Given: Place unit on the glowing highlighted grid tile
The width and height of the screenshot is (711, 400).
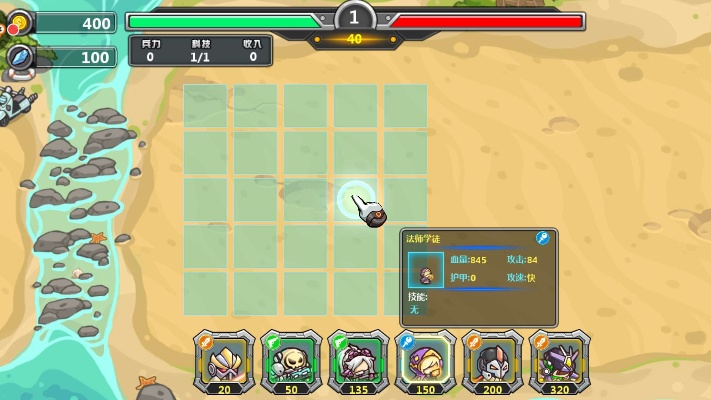Looking at the screenshot, I should 355,199.
